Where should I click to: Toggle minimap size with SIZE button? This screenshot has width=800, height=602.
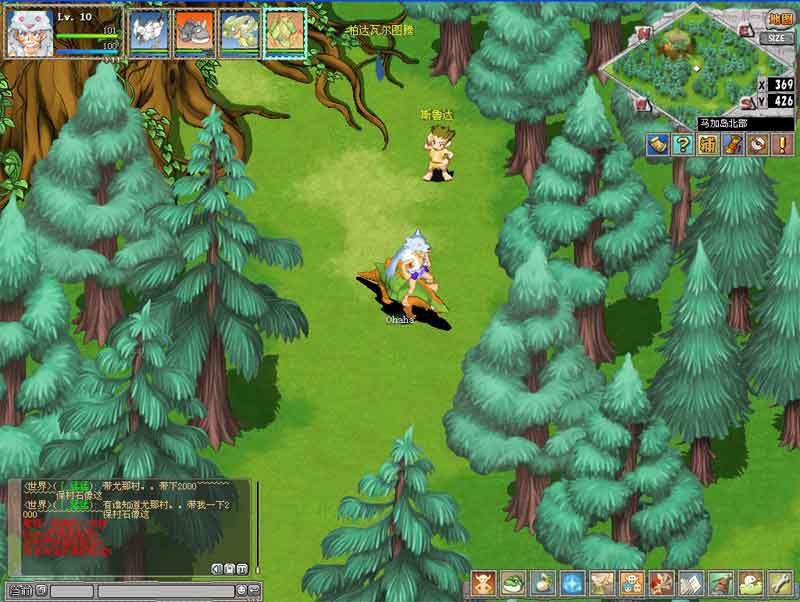click(778, 38)
